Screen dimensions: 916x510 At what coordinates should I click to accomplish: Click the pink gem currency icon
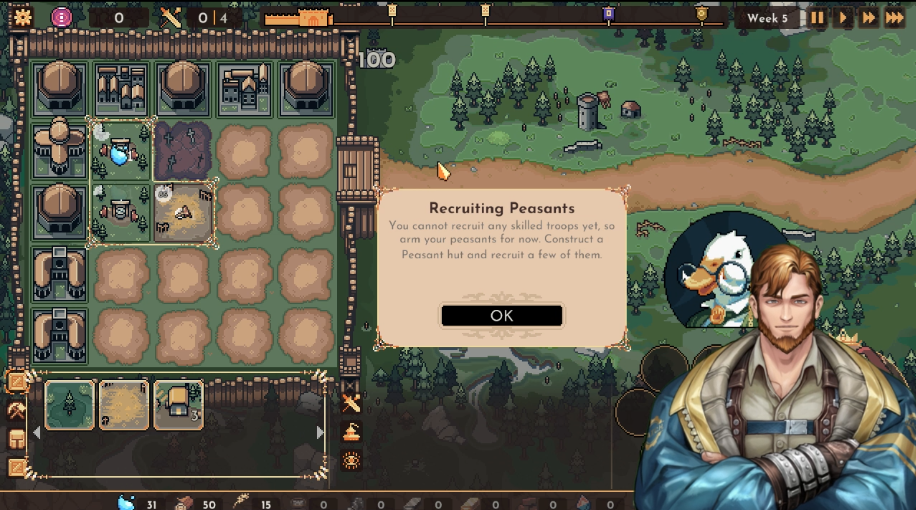(x=62, y=17)
